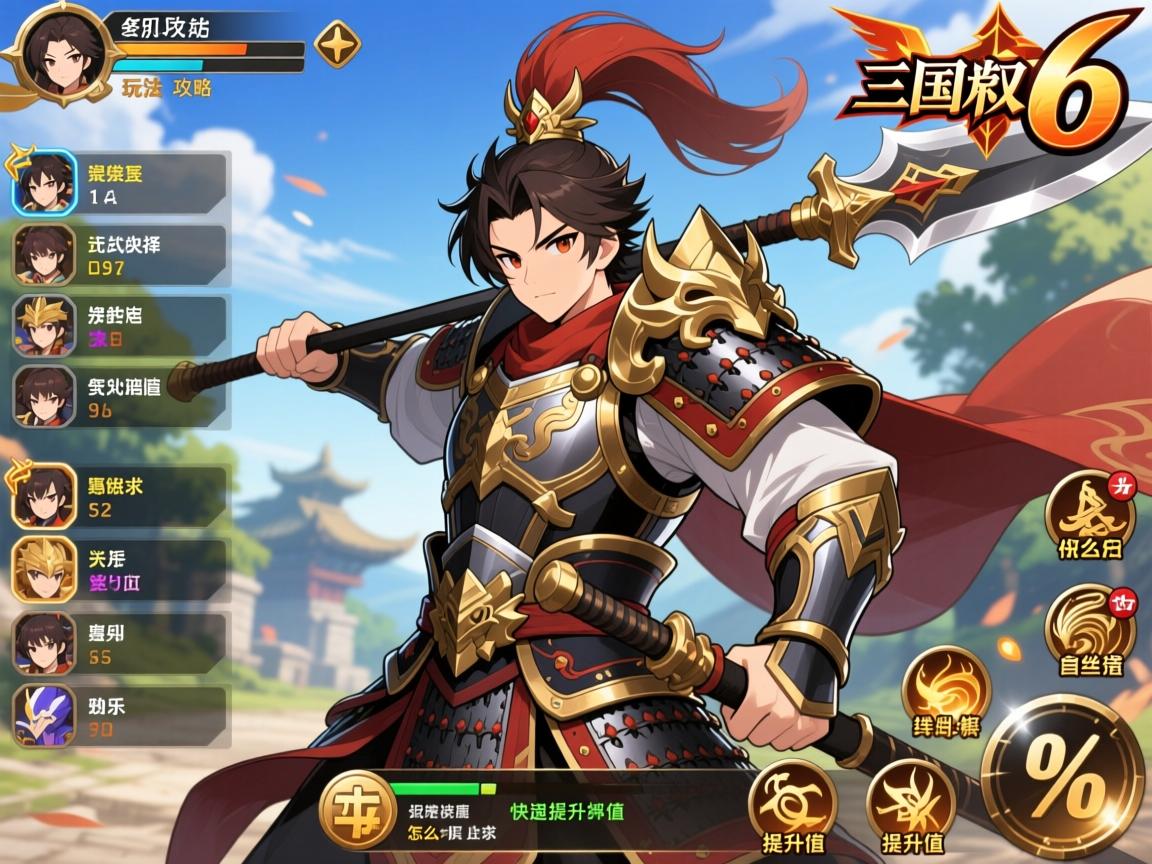
Task: Choose the hero row showing 097
Action: click(120, 255)
